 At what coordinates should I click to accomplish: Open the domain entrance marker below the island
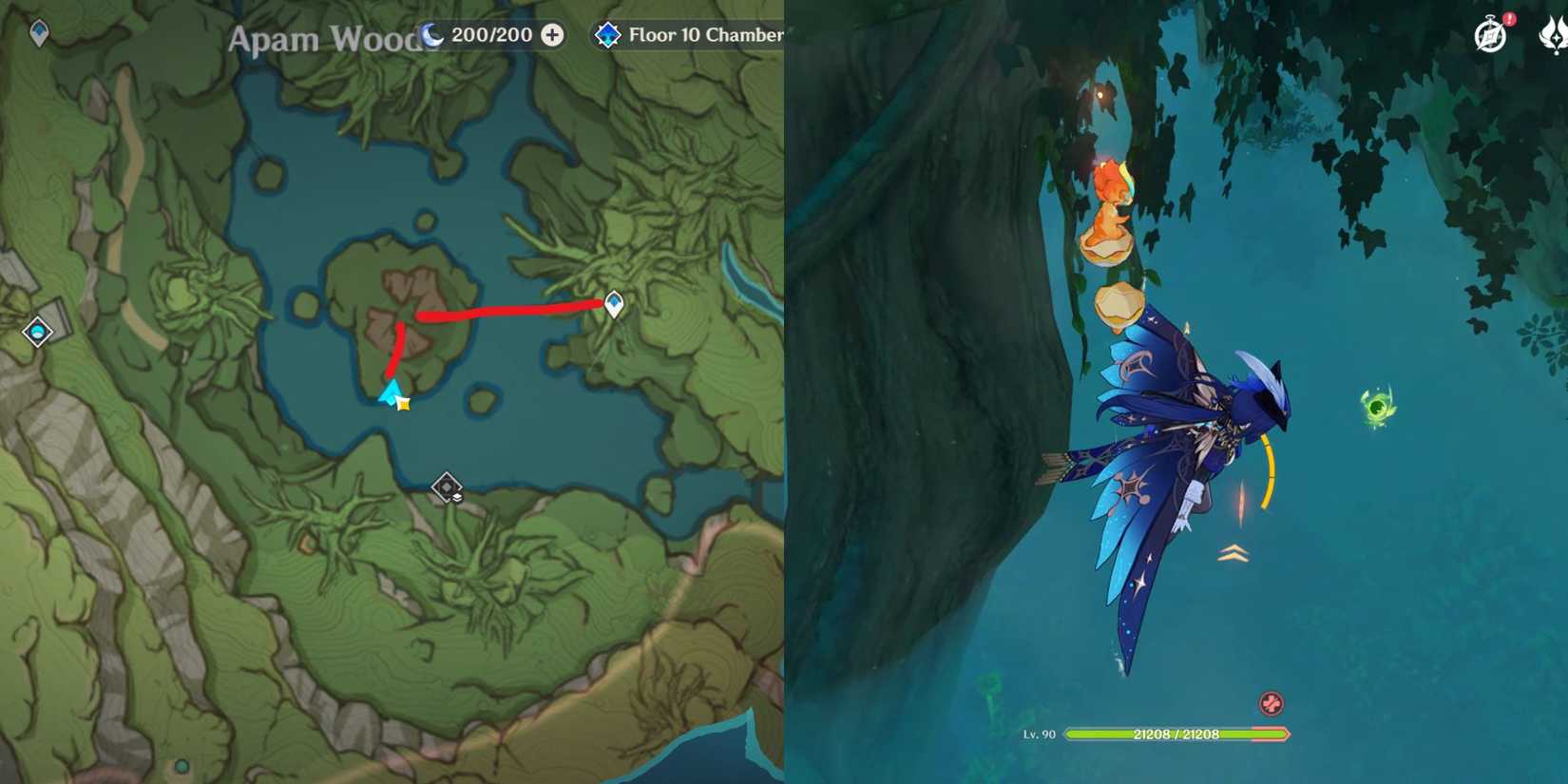(x=447, y=488)
